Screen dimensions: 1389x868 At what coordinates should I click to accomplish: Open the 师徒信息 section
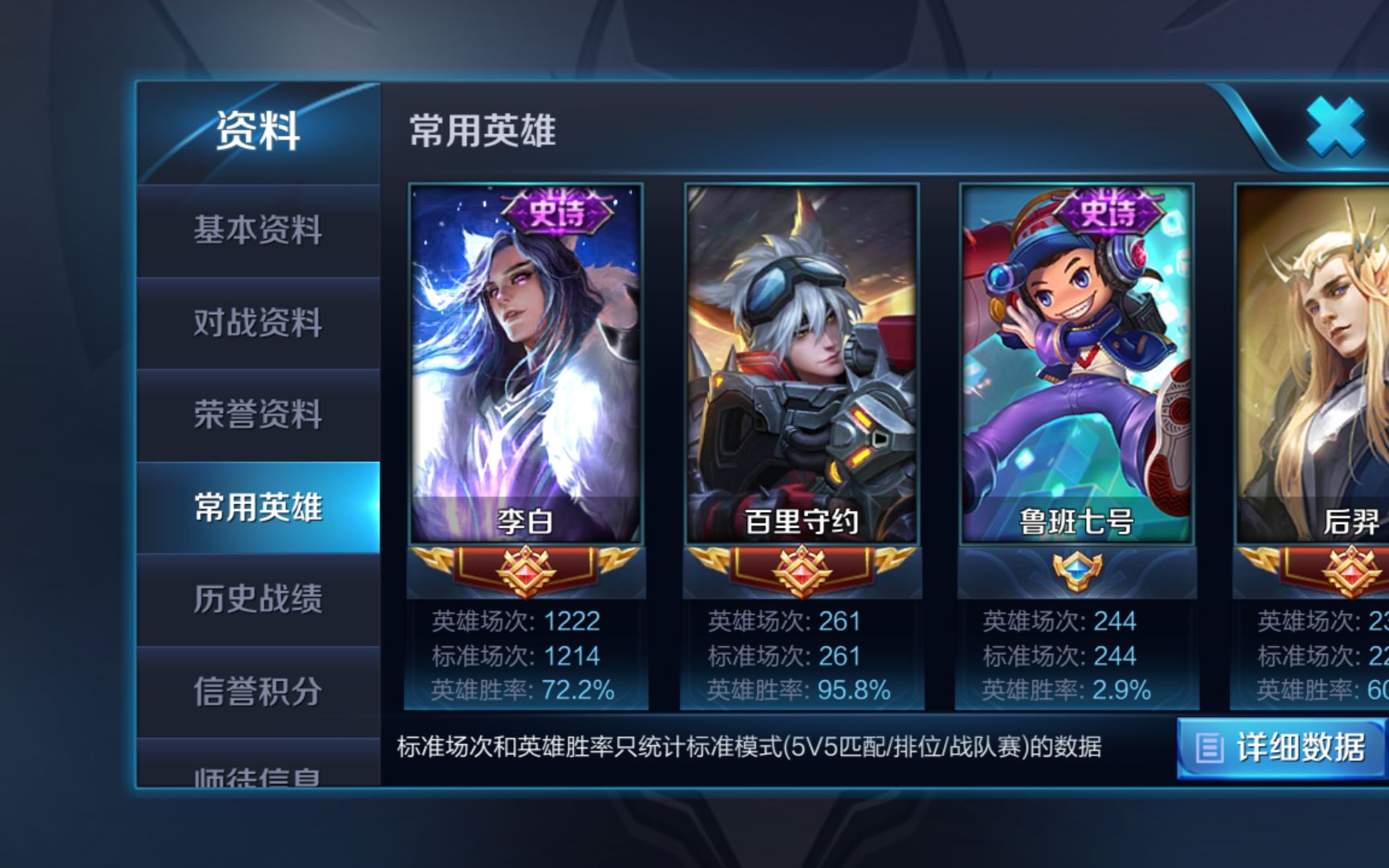pos(257,777)
